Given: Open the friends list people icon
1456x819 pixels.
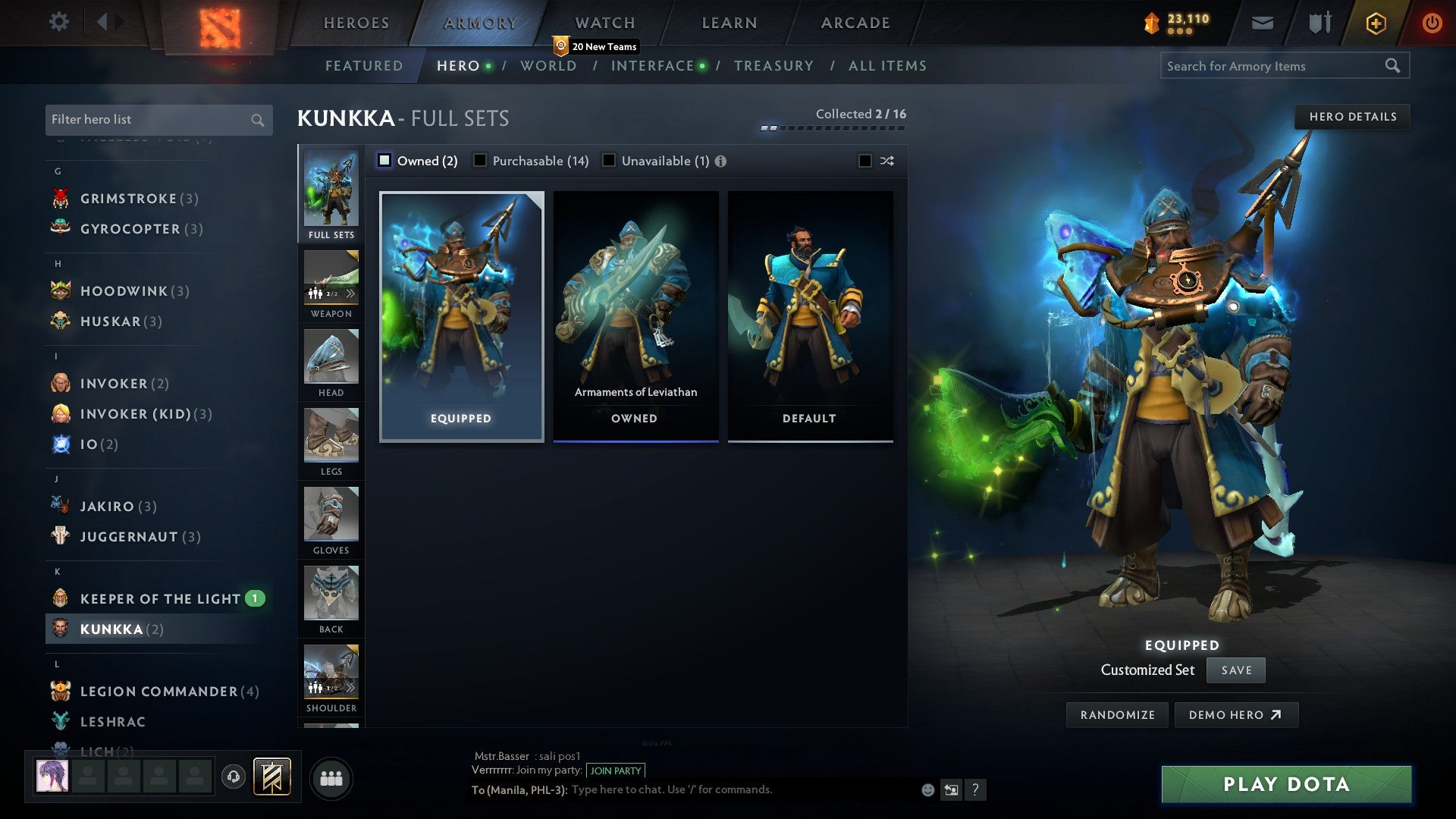Looking at the screenshot, I should coord(331,777).
